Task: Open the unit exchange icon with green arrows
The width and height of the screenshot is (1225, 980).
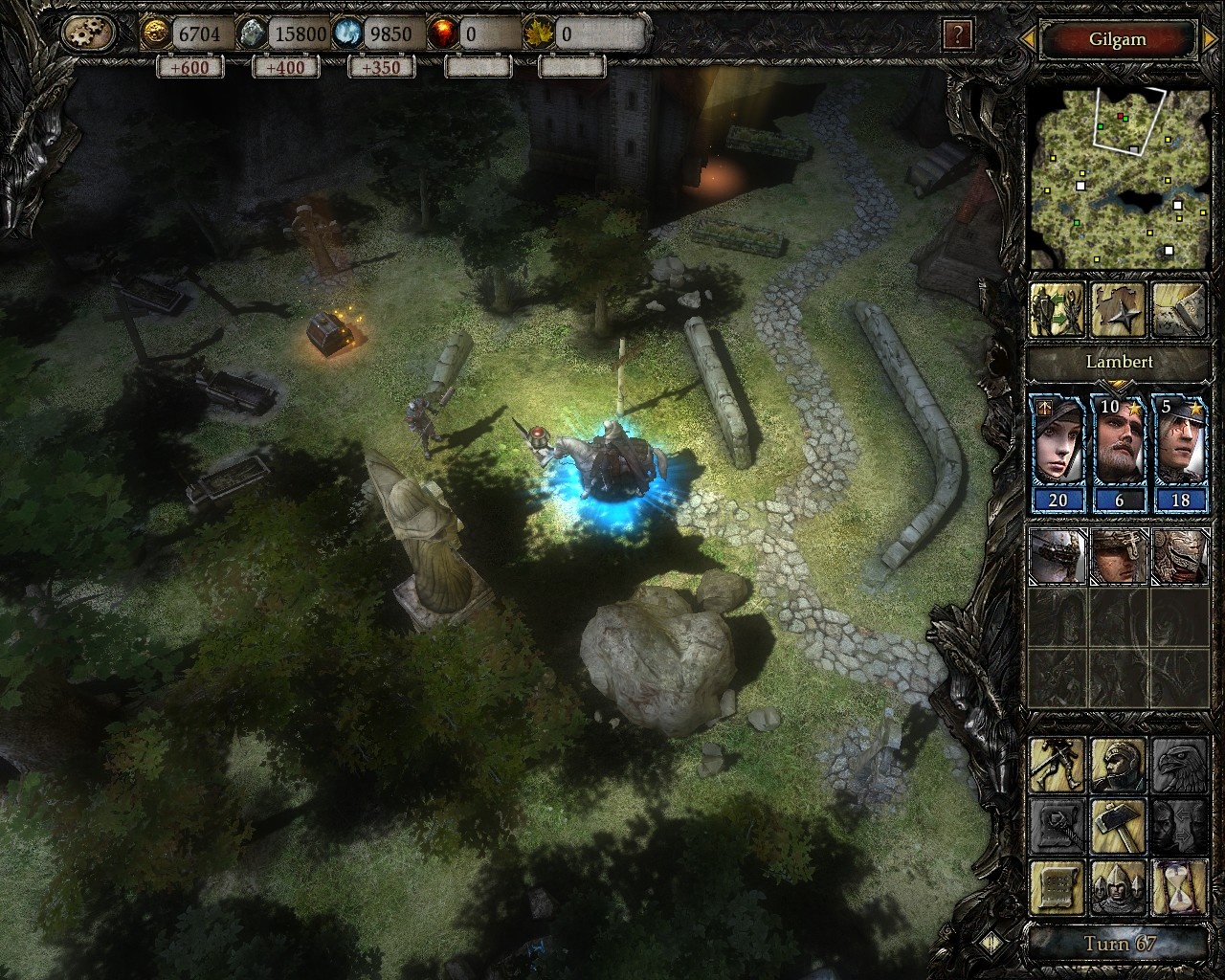Action: [x=1057, y=308]
